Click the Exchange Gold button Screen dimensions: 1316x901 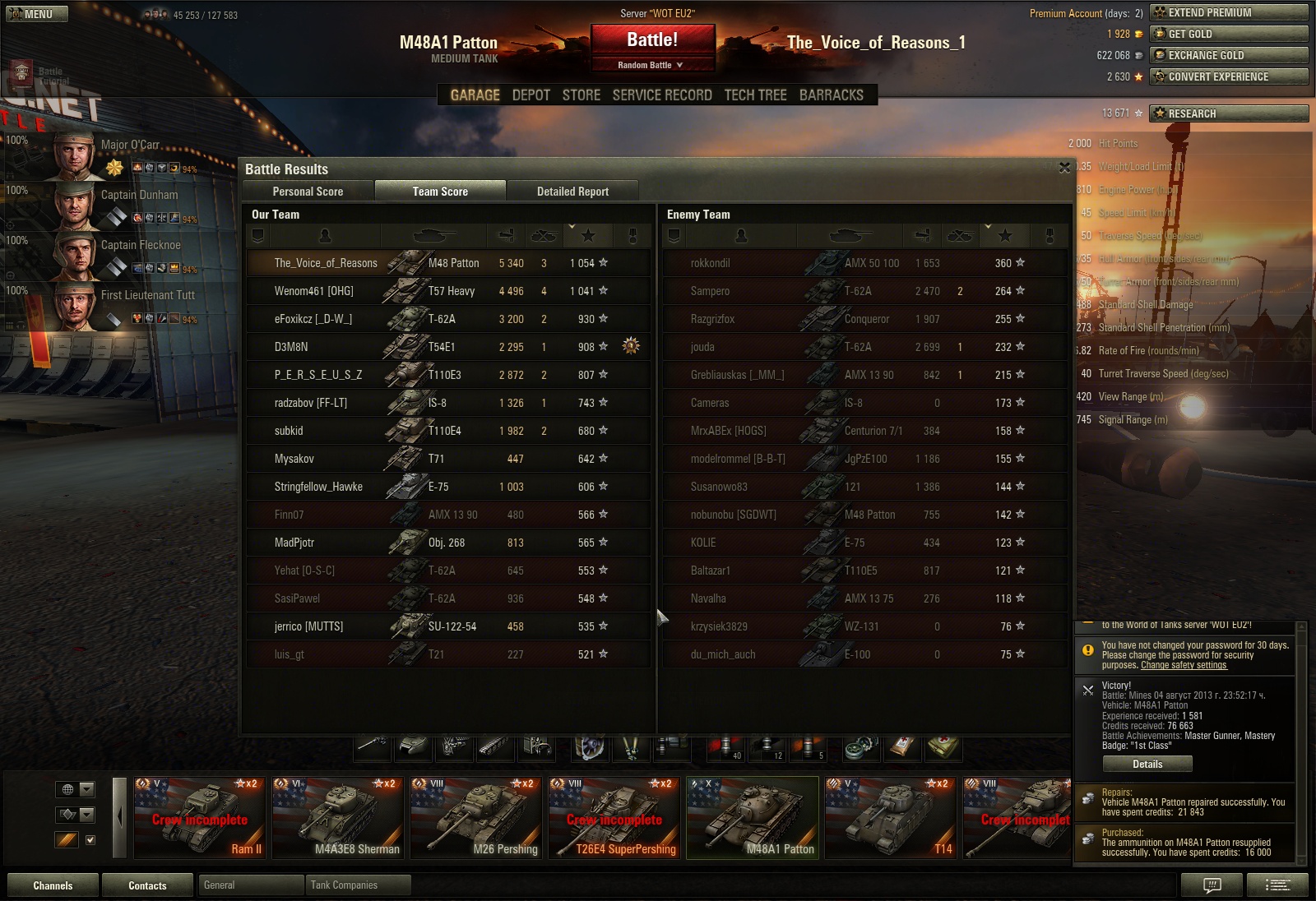1228,55
